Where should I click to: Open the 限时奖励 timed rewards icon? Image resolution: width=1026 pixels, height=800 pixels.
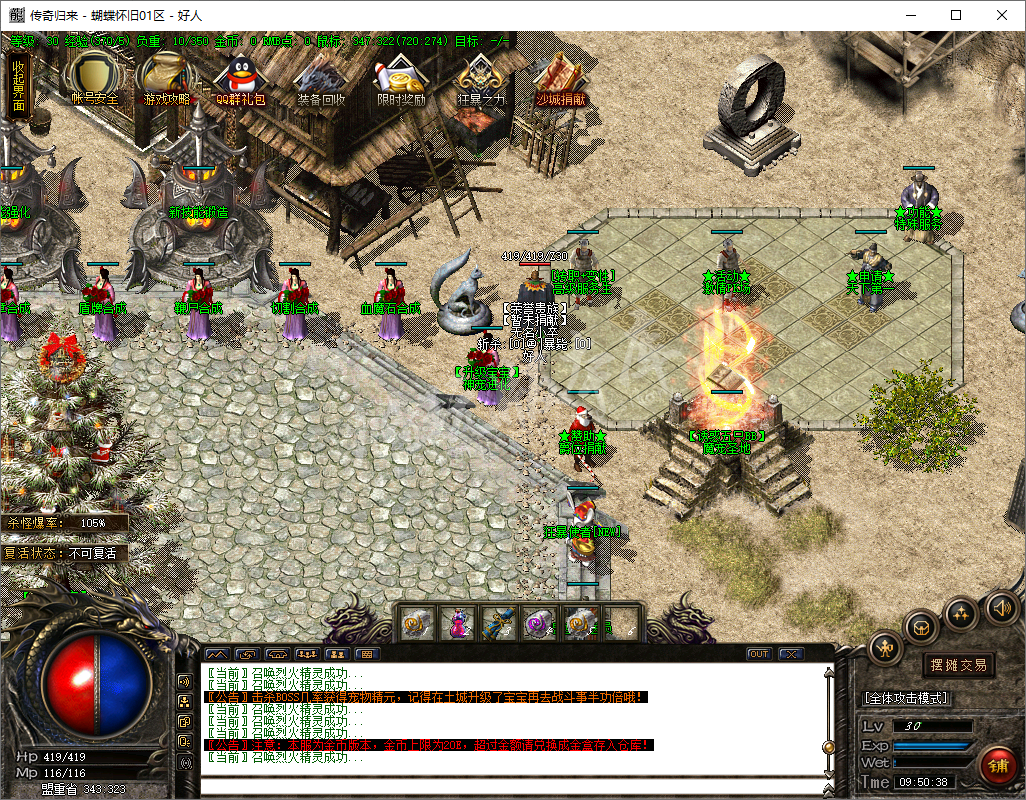coord(400,78)
